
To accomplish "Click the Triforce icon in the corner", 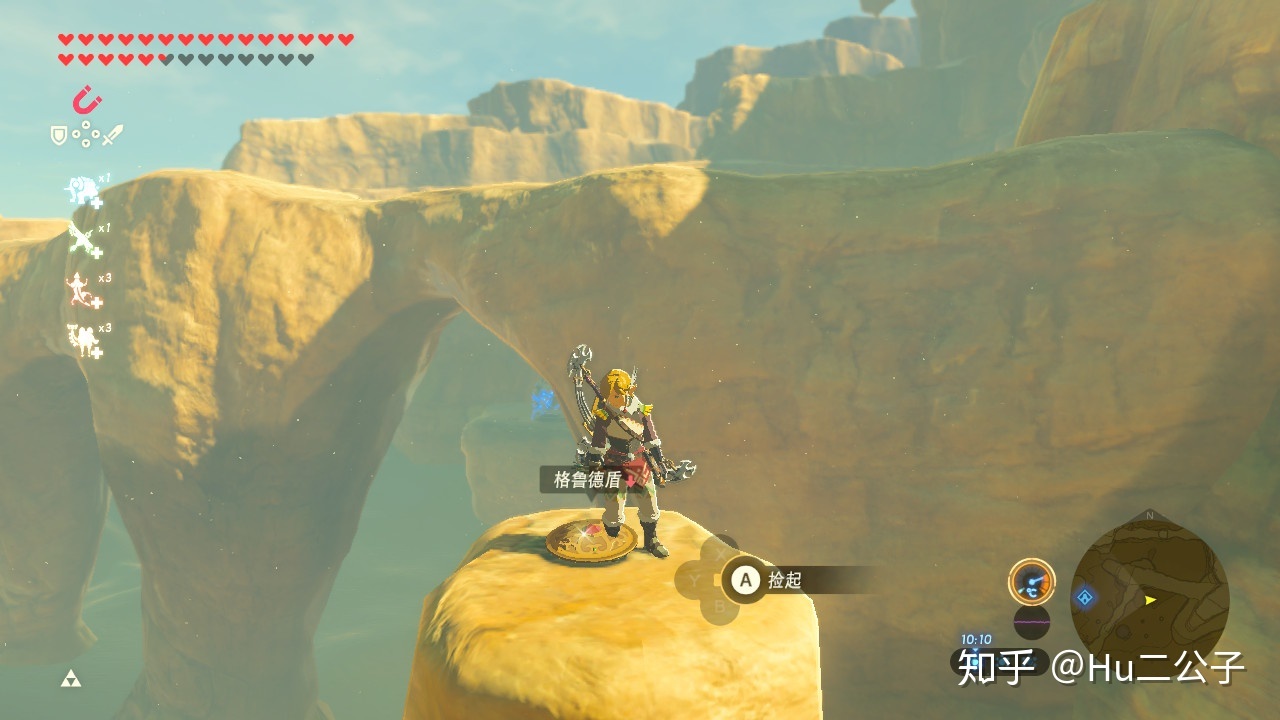I will point(70,679).
